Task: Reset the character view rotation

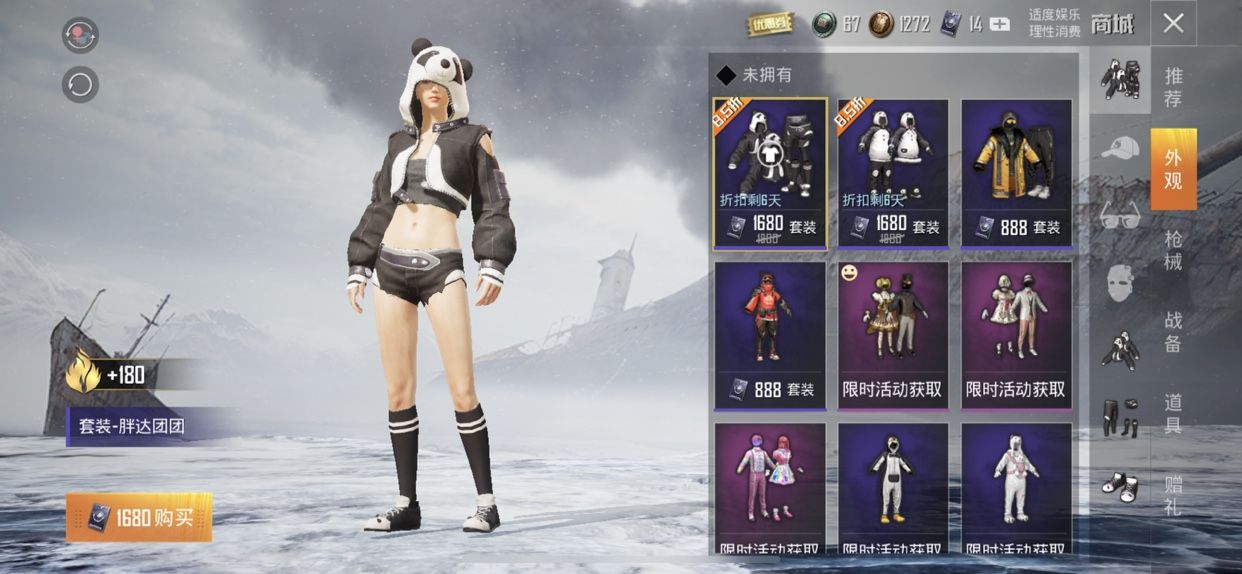Action: click(x=80, y=84)
